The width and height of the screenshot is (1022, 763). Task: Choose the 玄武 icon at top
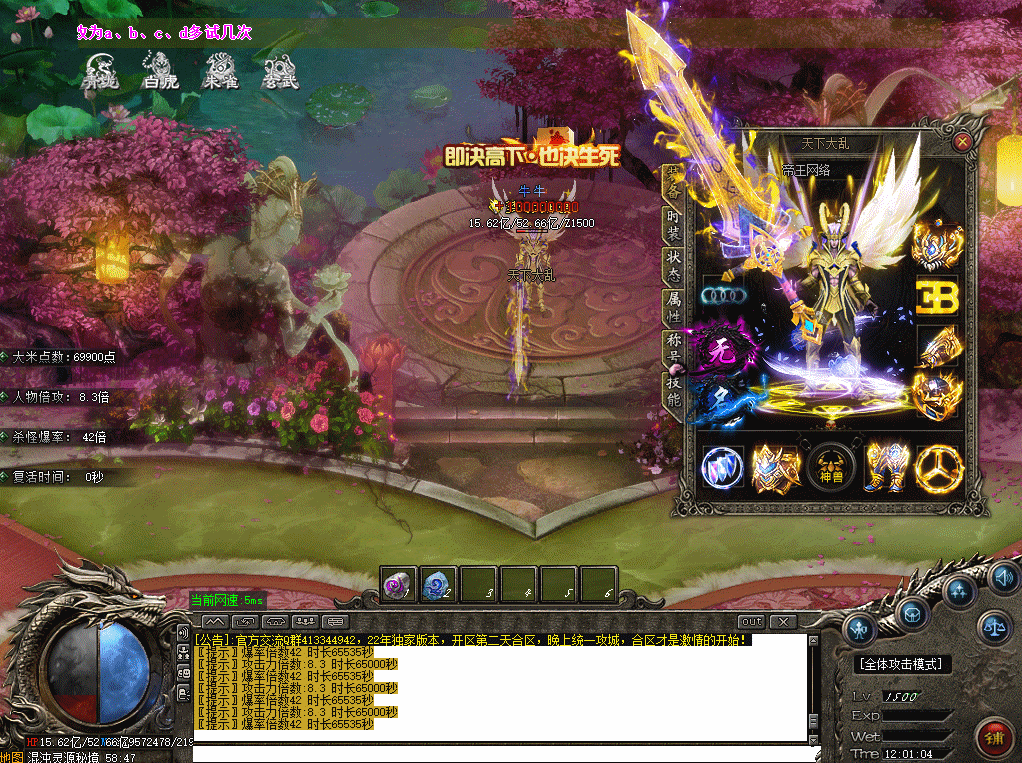[280, 70]
